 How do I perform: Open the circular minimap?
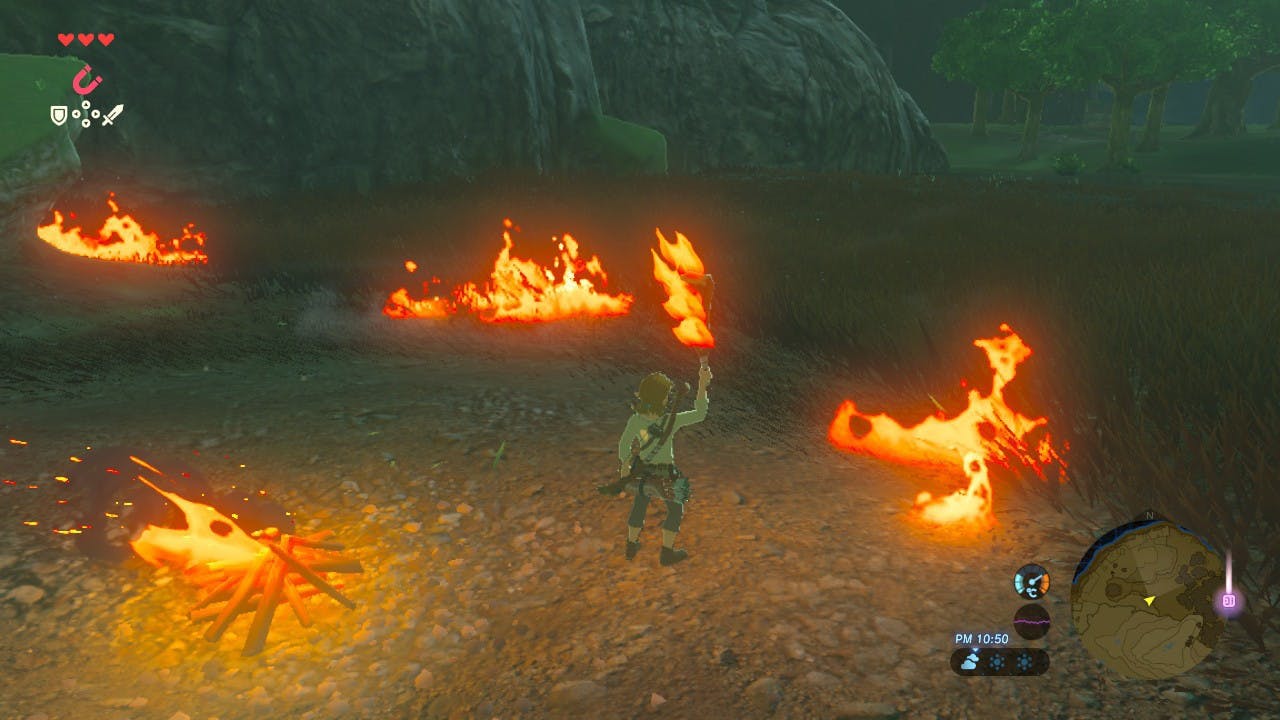click(x=1147, y=599)
